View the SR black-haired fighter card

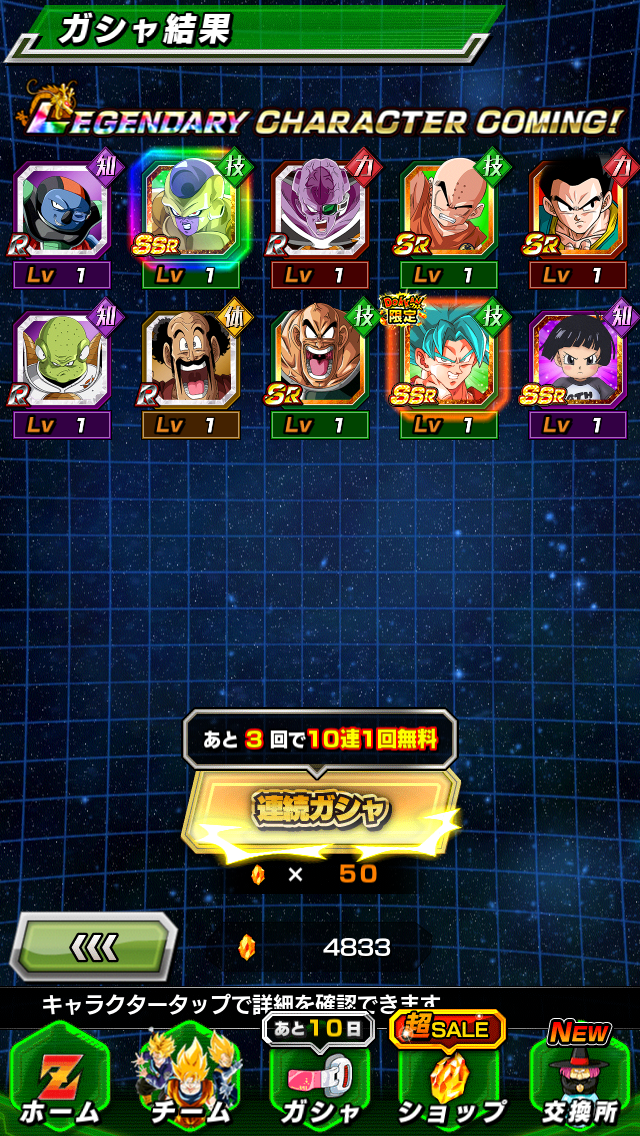[x=578, y=212]
